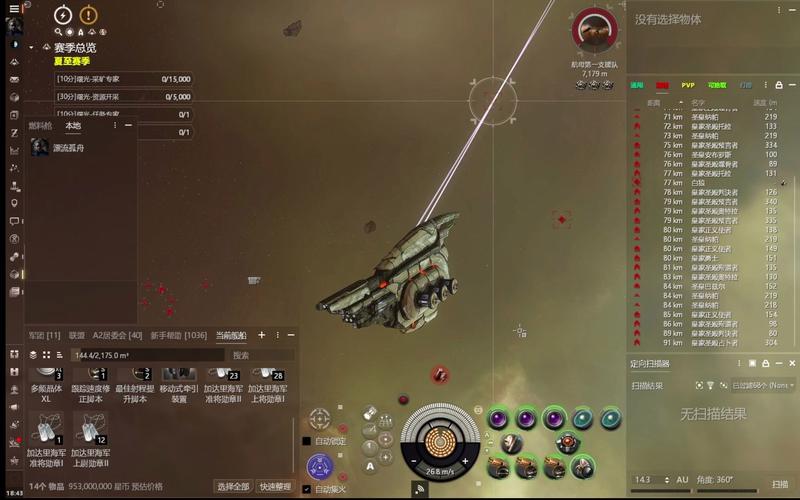Image resolution: width=800 pixels, height=500 pixels.
Task: Open the A2居委会 [40] chat tab
Action: coord(117,335)
